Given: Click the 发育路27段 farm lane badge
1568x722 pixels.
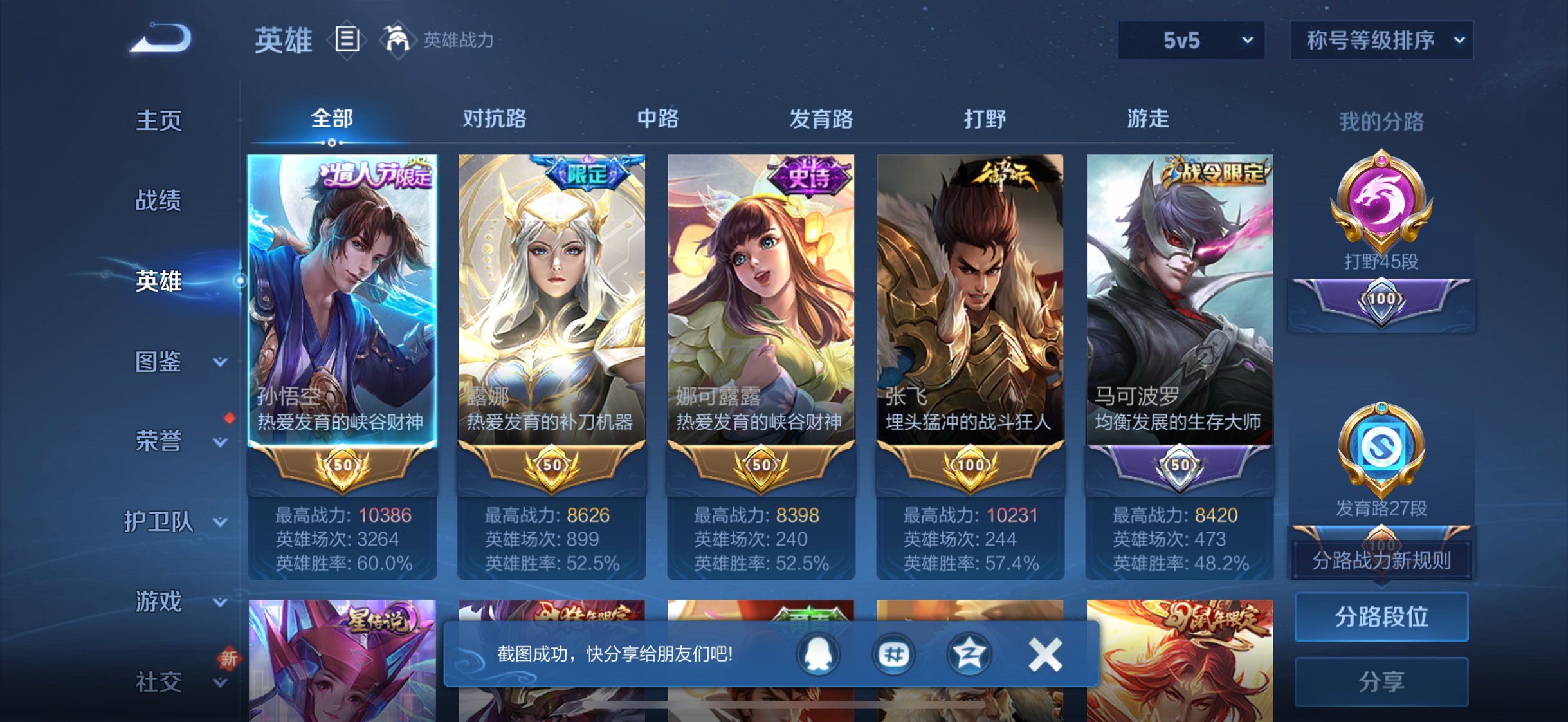Looking at the screenshot, I should [1380, 450].
